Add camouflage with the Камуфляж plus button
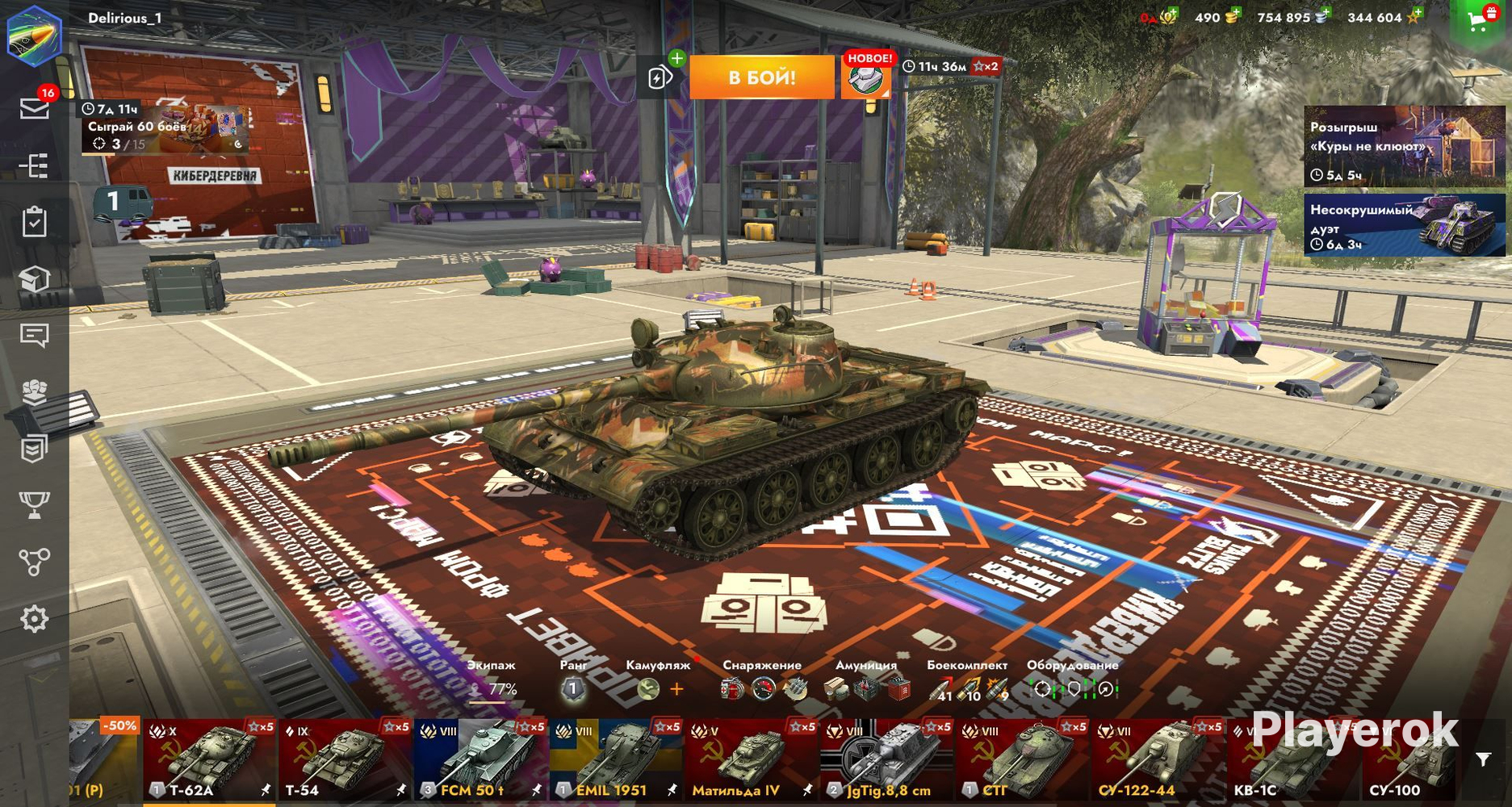 pyautogui.click(x=676, y=689)
